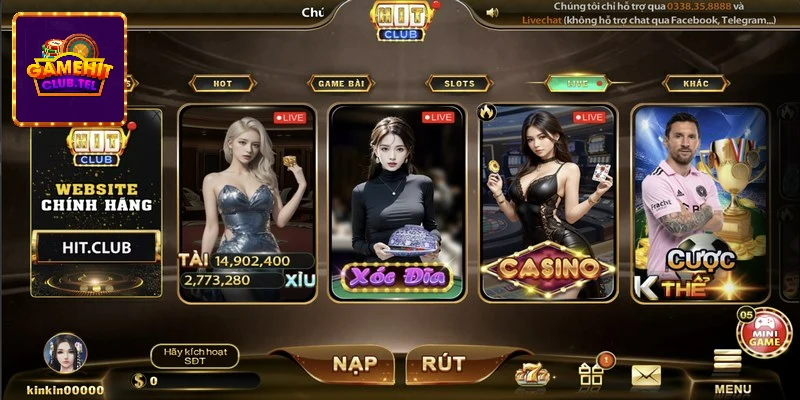Launch the Xóc Đĩa live game

[x=396, y=202]
